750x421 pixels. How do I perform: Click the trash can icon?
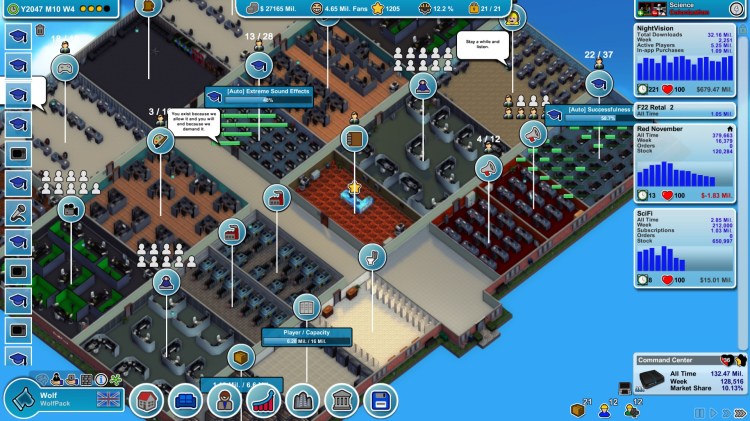pos(40,30)
